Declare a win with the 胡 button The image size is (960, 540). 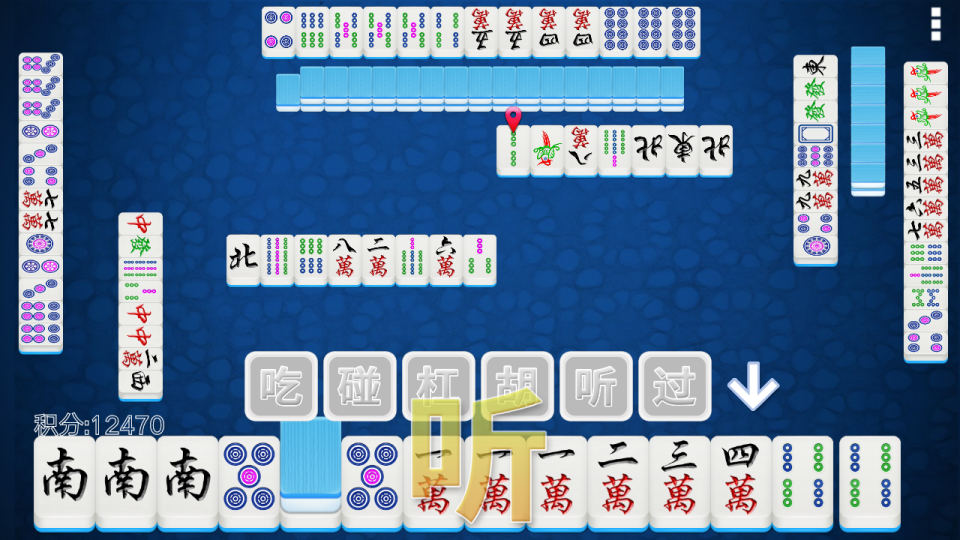(x=517, y=385)
